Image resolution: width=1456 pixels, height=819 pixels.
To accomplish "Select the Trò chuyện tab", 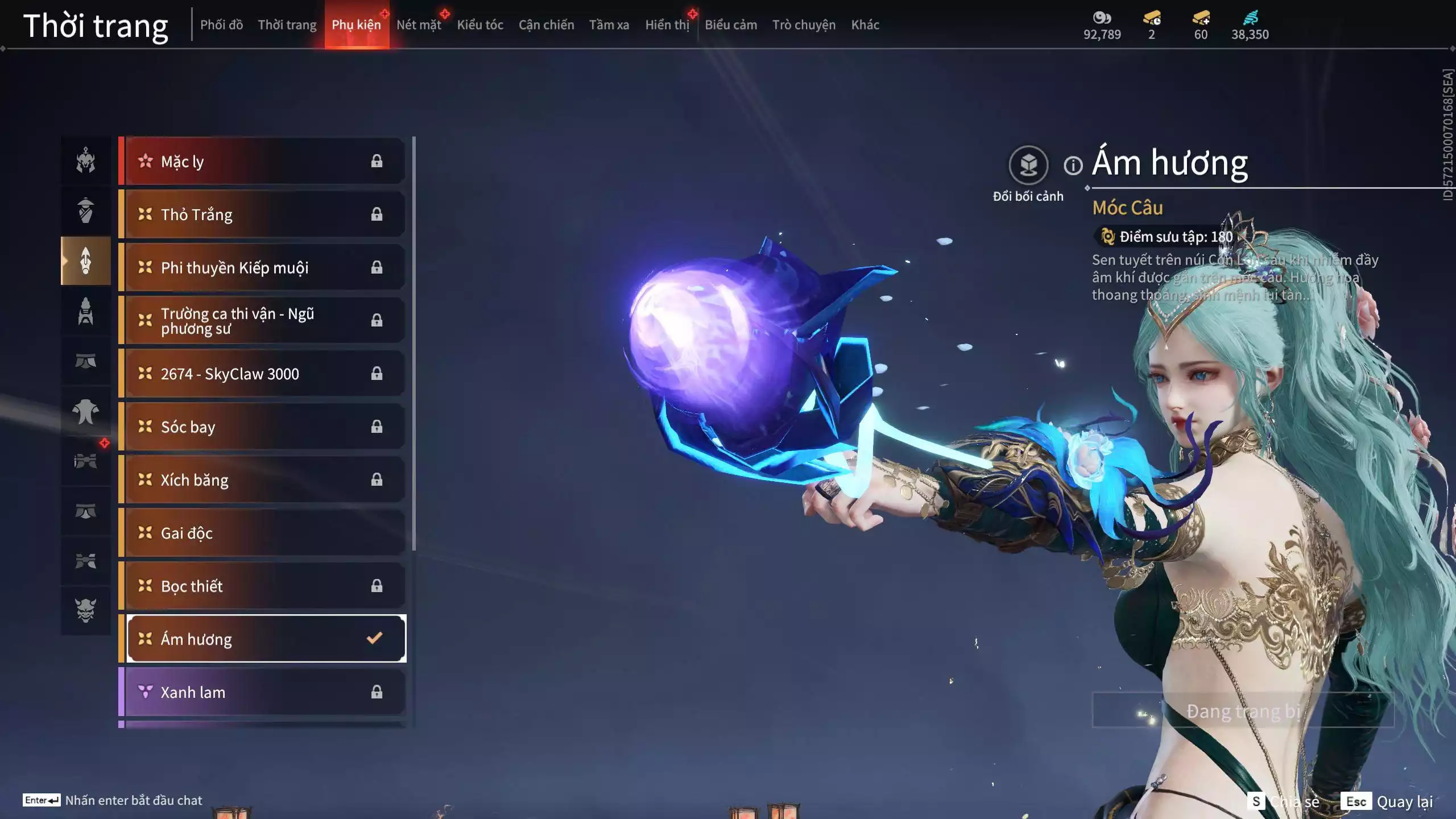I will tap(804, 25).
